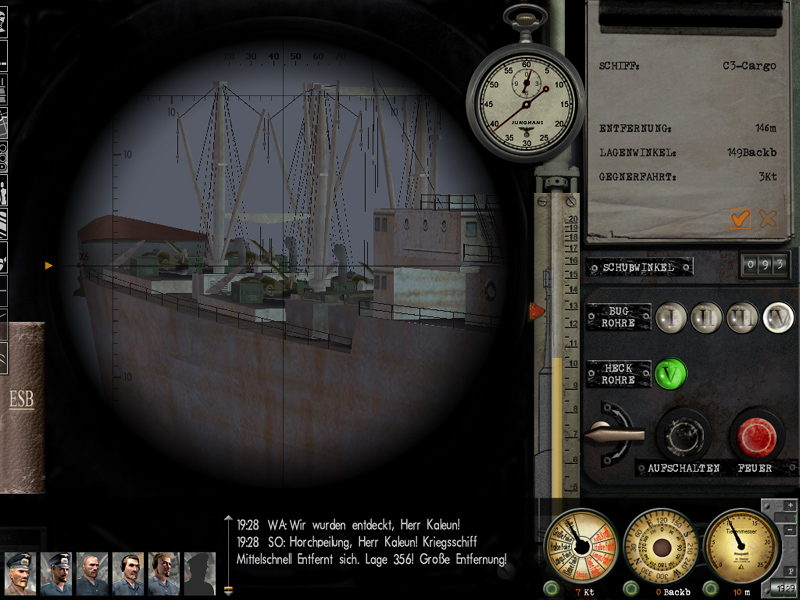The height and width of the screenshot is (600, 800).
Task: Click the message log scroll-up arrow
Action: (x=227, y=519)
